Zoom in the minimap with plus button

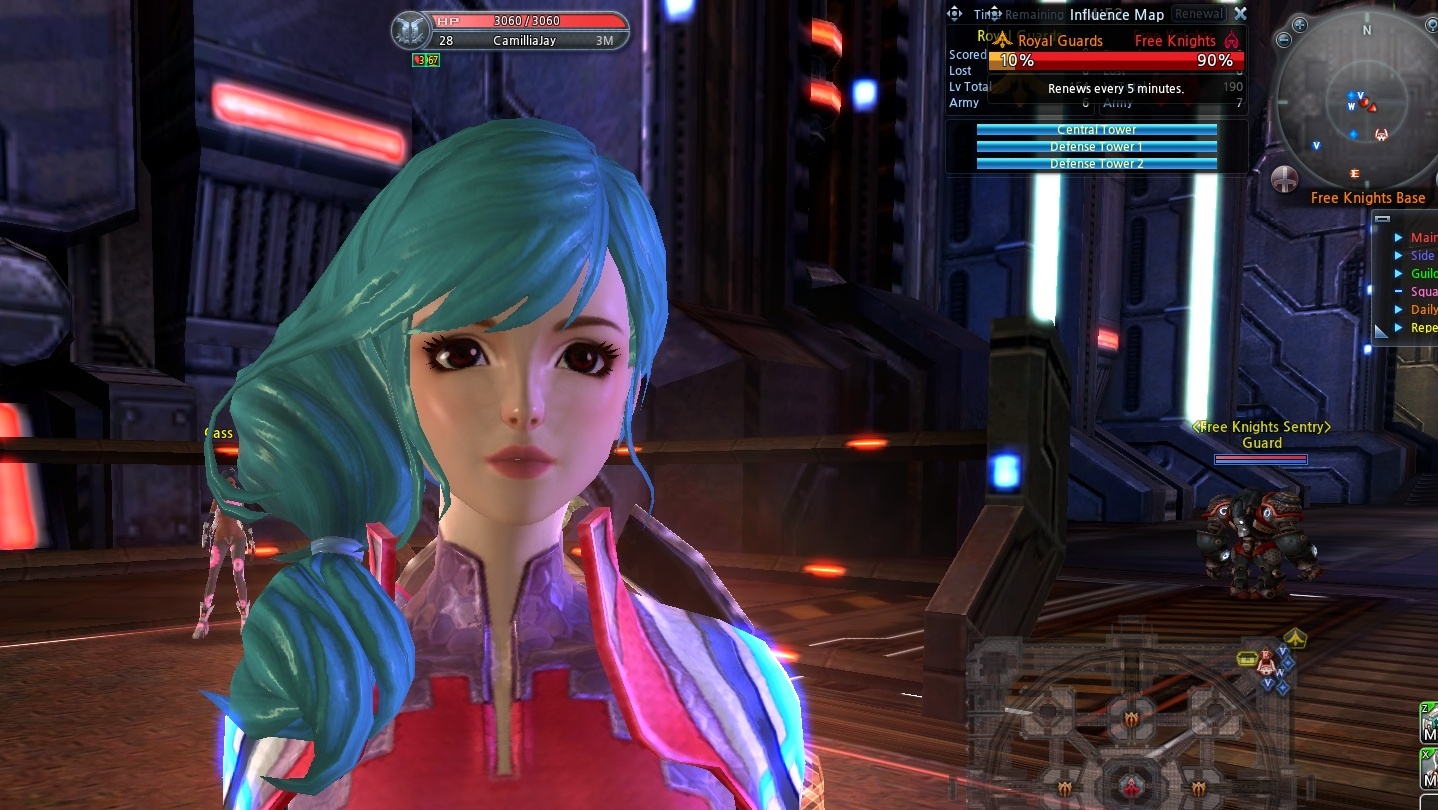click(1299, 25)
